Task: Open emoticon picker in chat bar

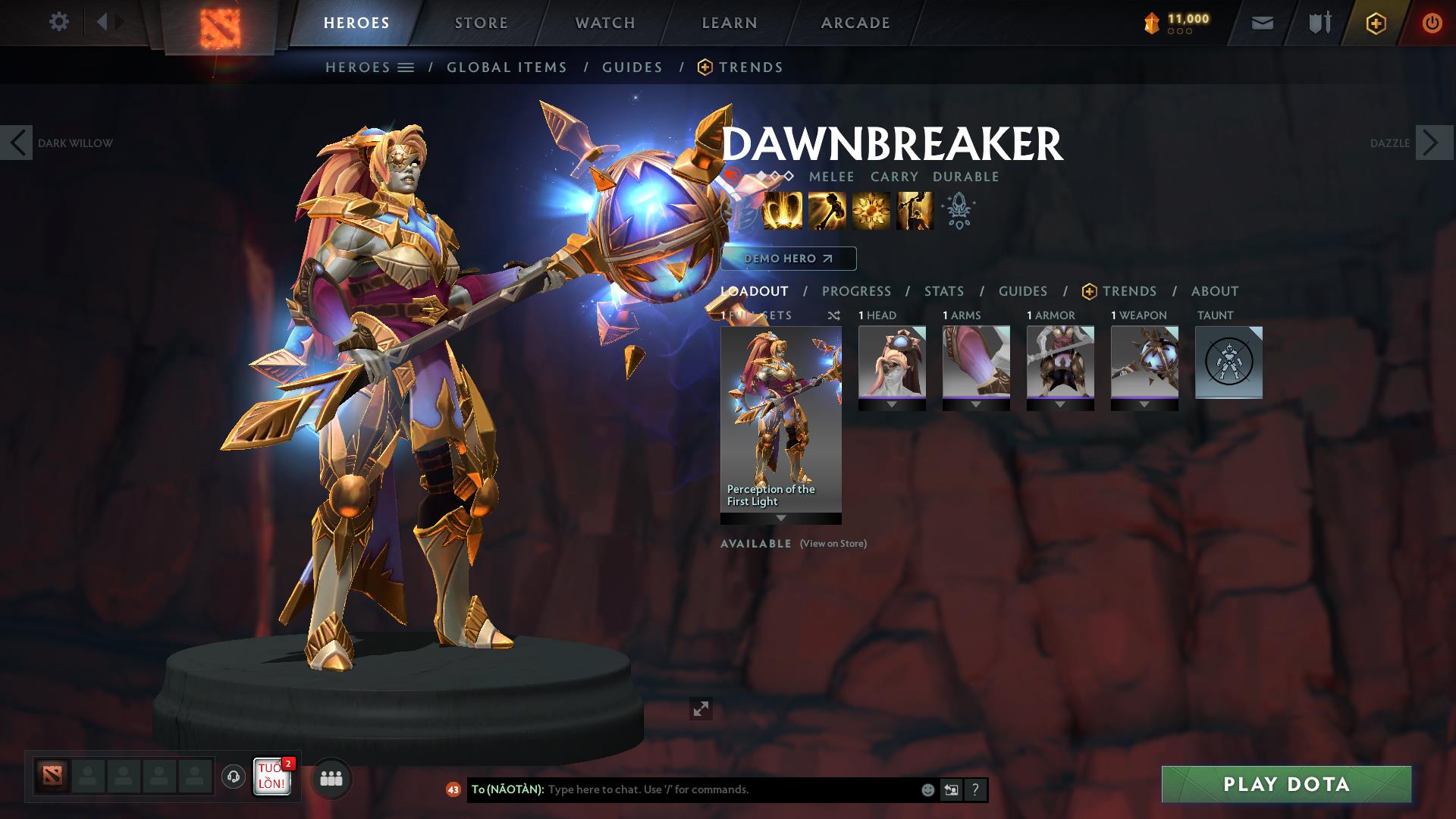Action: point(927,789)
